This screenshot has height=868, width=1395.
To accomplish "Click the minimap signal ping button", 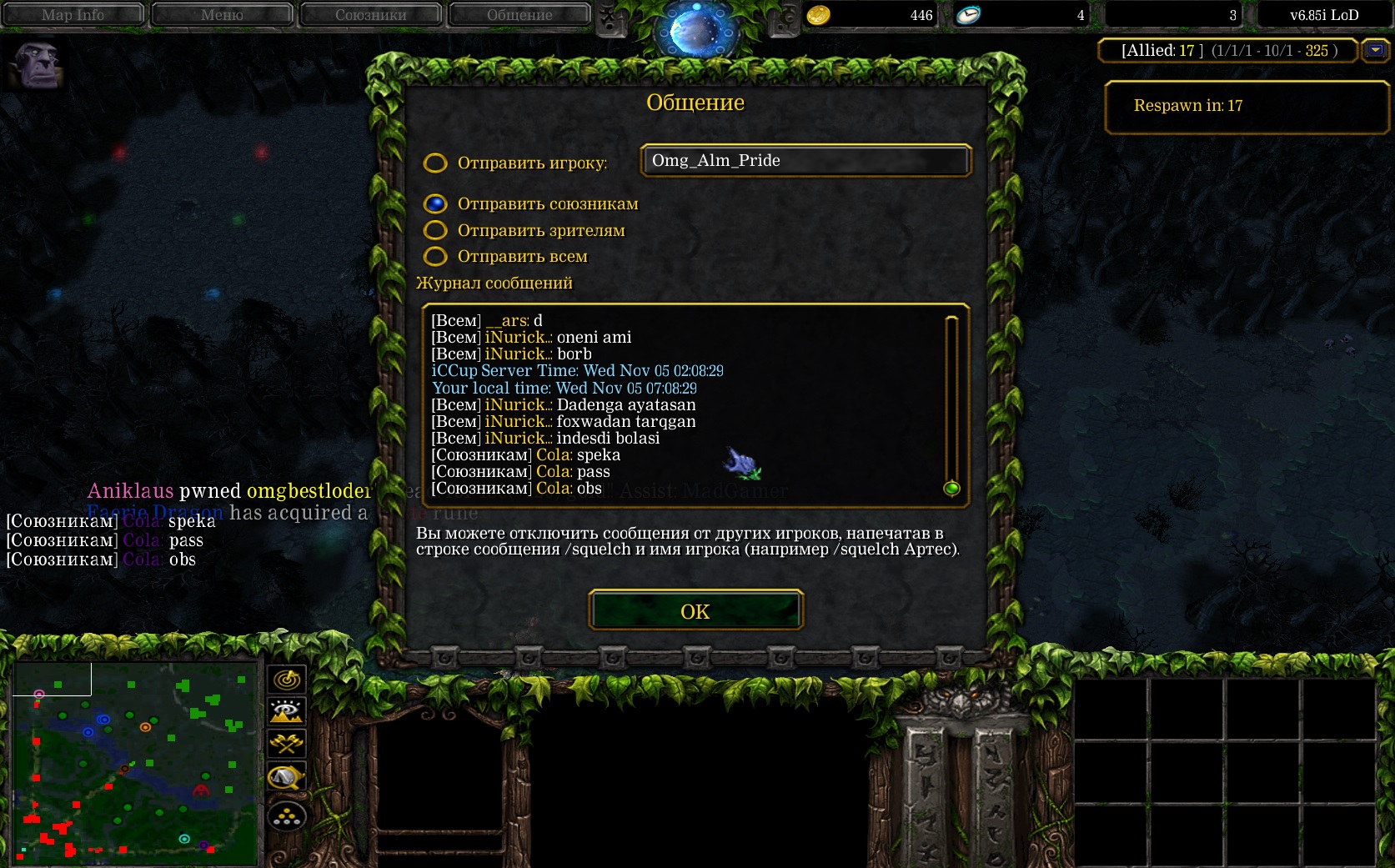I will (x=287, y=680).
